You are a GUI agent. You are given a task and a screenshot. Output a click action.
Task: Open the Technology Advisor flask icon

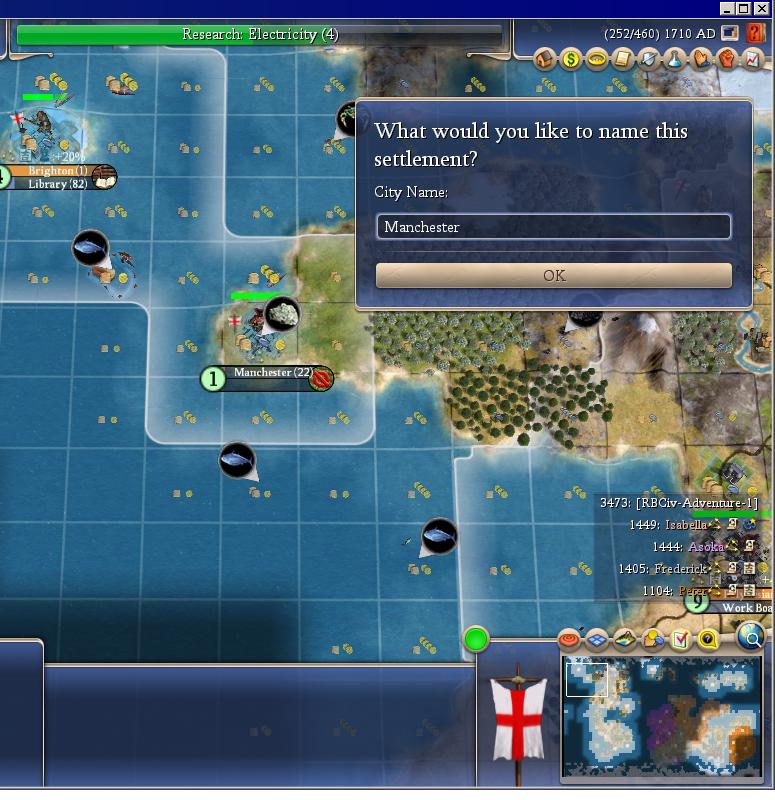[675, 60]
